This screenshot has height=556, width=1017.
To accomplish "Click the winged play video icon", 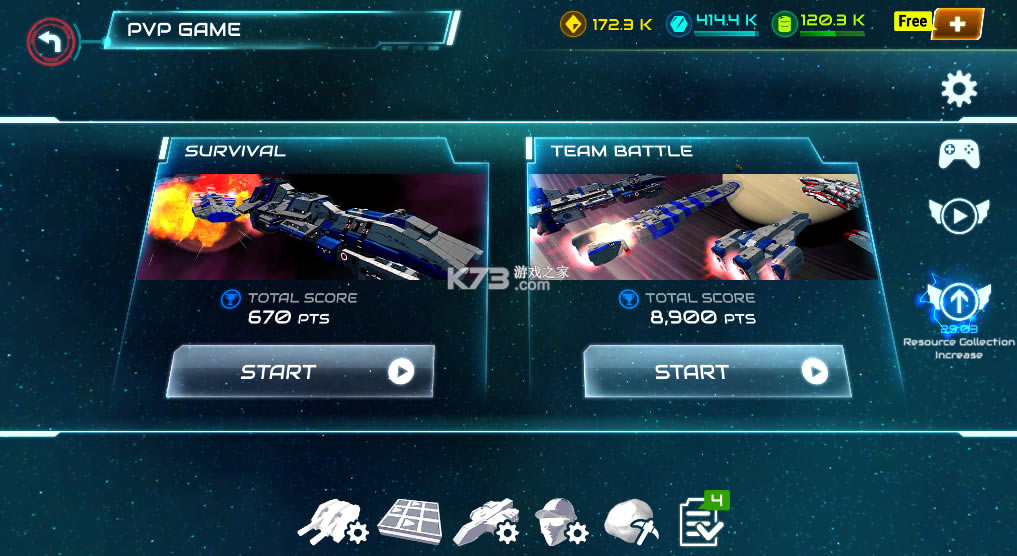I will (x=958, y=215).
